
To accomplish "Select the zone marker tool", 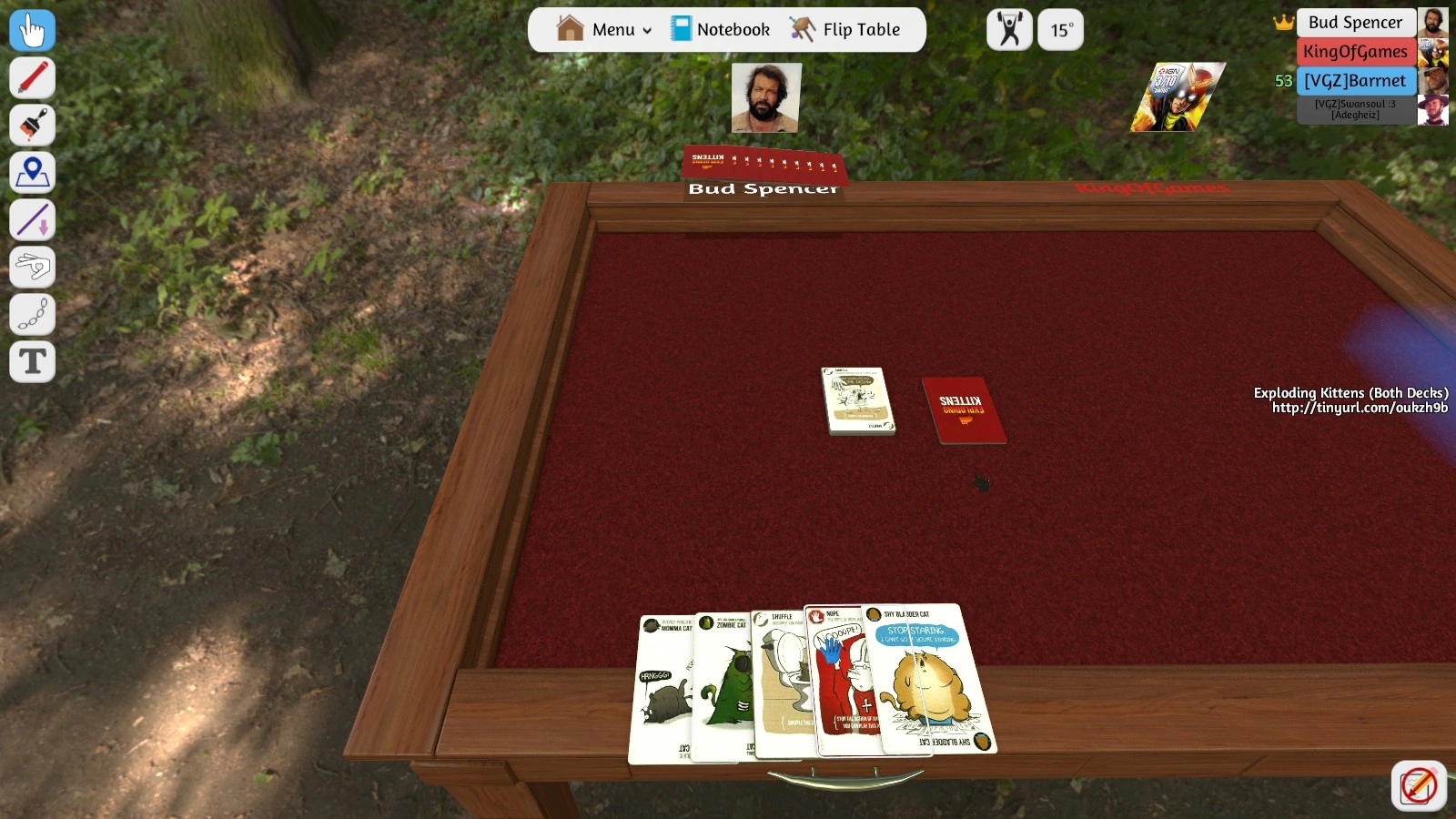I will coord(32,173).
